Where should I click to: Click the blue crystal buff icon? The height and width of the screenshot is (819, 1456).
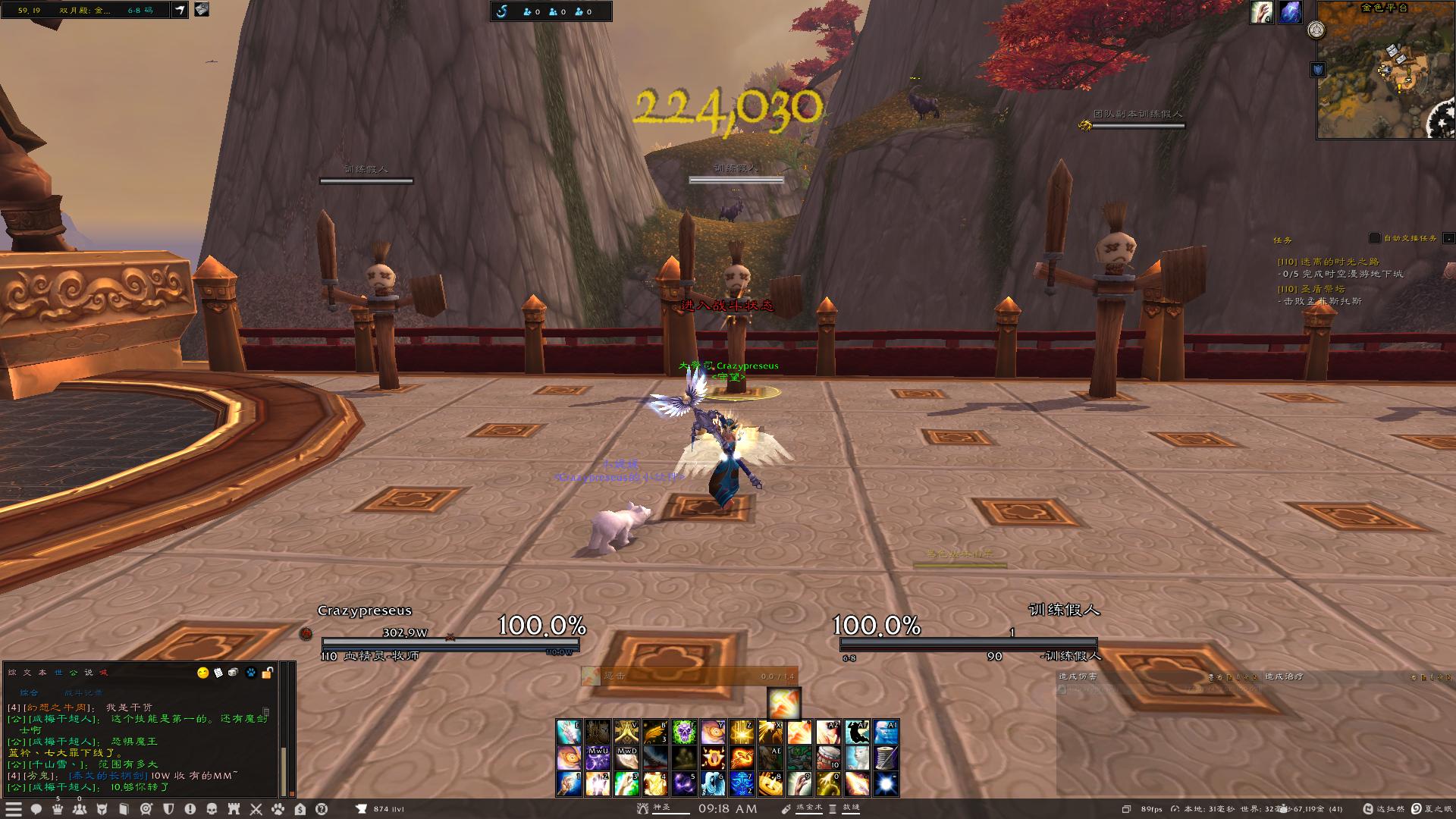tap(1290, 13)
